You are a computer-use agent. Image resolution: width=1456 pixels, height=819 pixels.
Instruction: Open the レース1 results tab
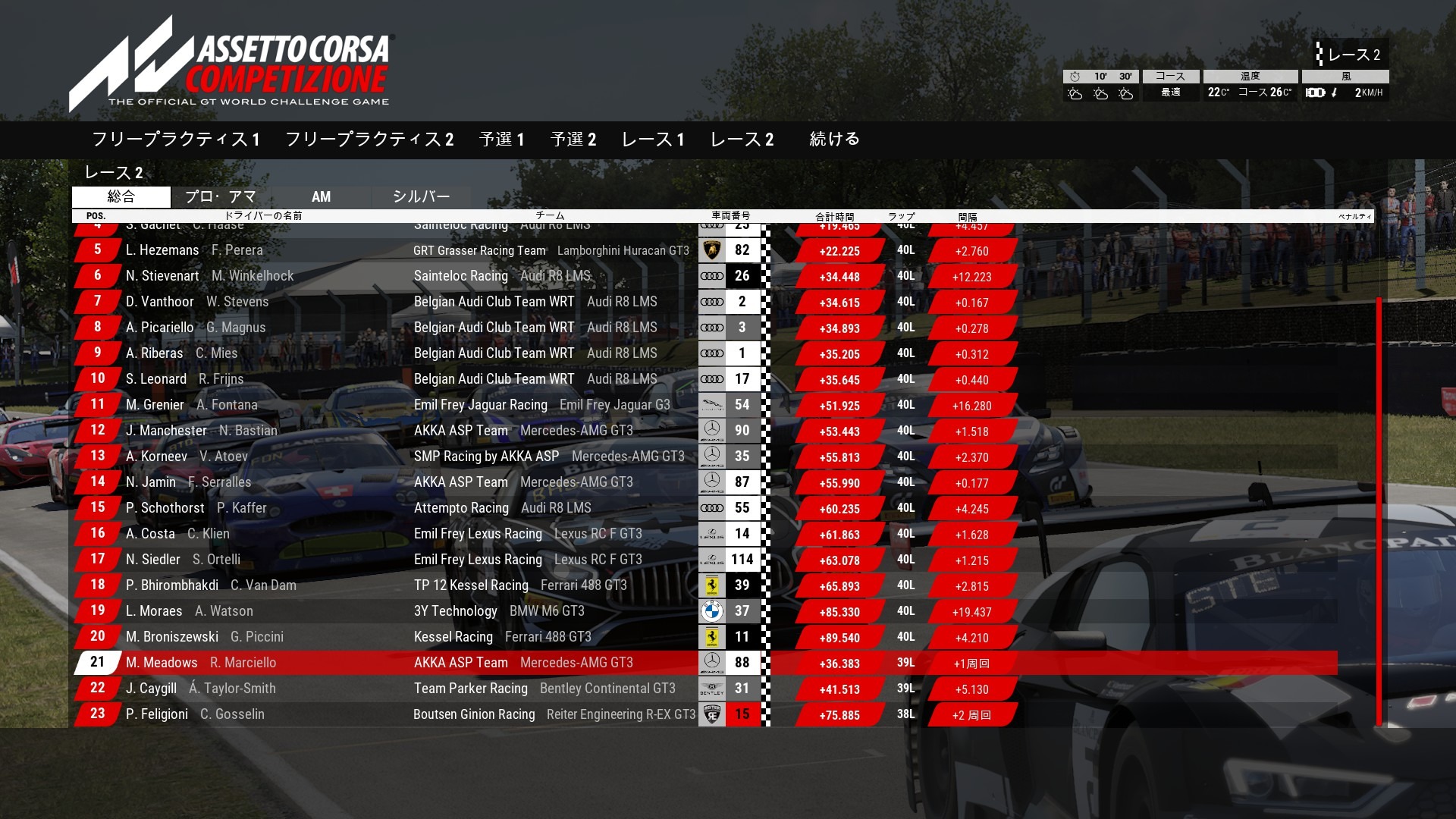[x=653, y=140]
